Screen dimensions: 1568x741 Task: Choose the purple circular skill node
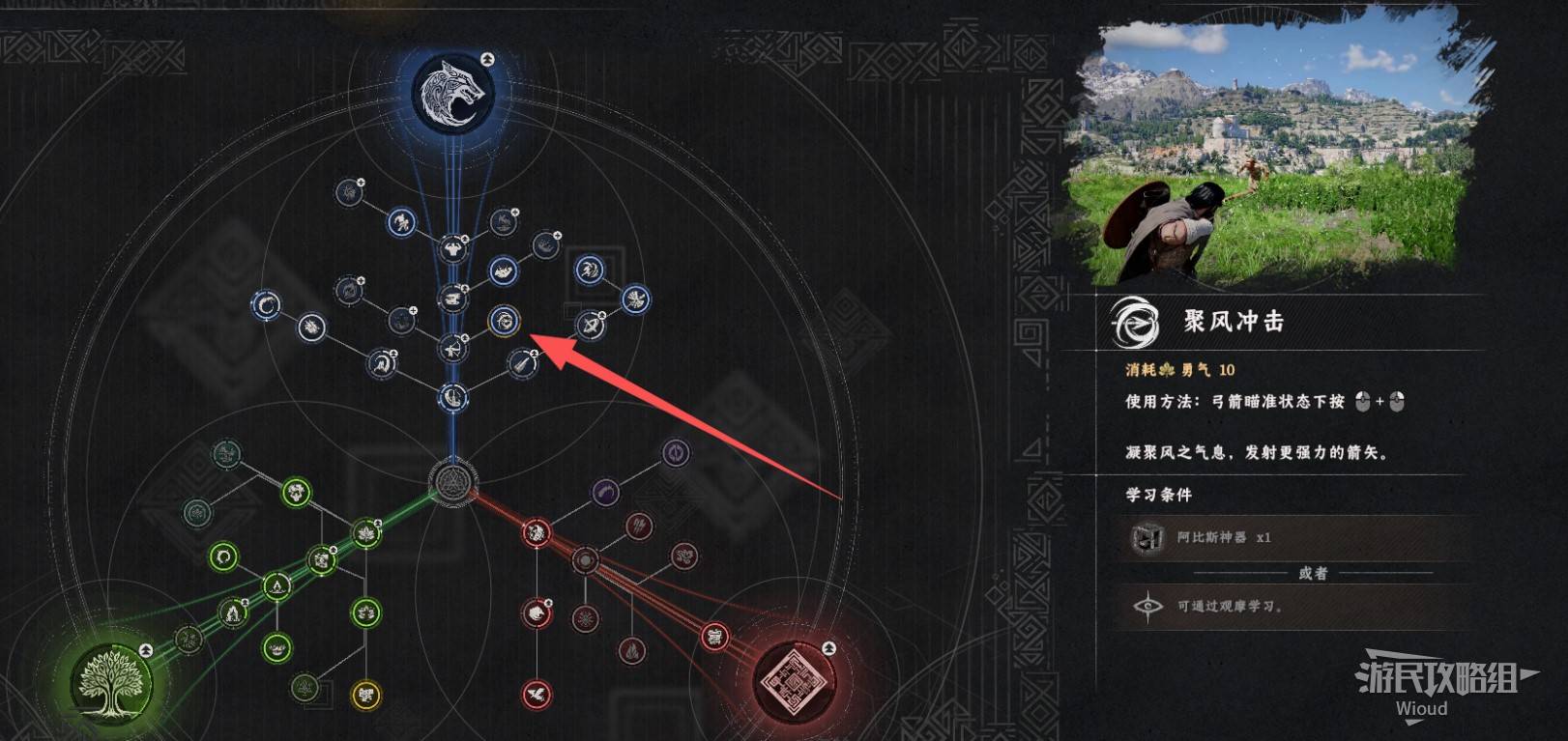[676, 451]
